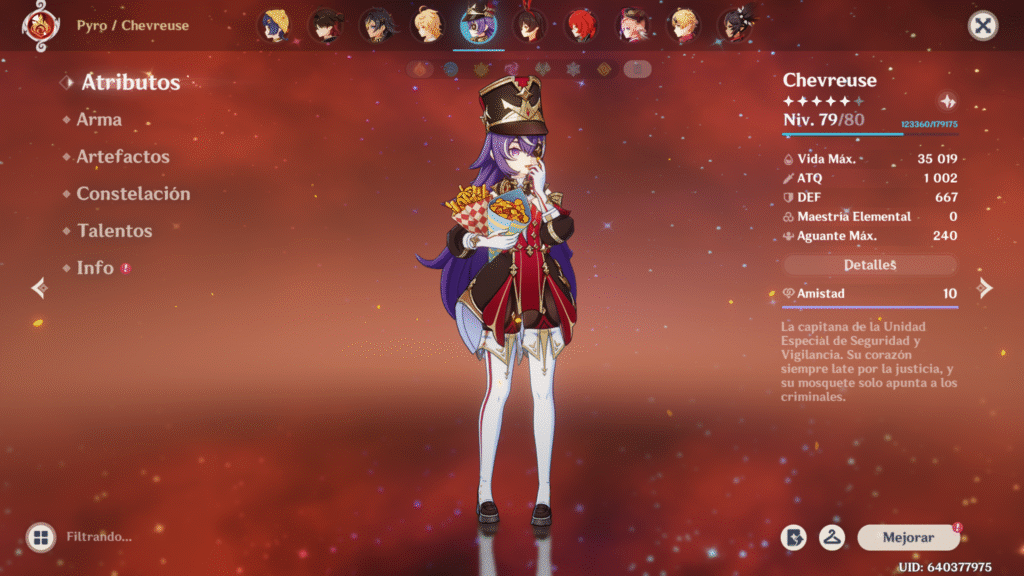Go to the Constelación section

click(x=133, y=194)
